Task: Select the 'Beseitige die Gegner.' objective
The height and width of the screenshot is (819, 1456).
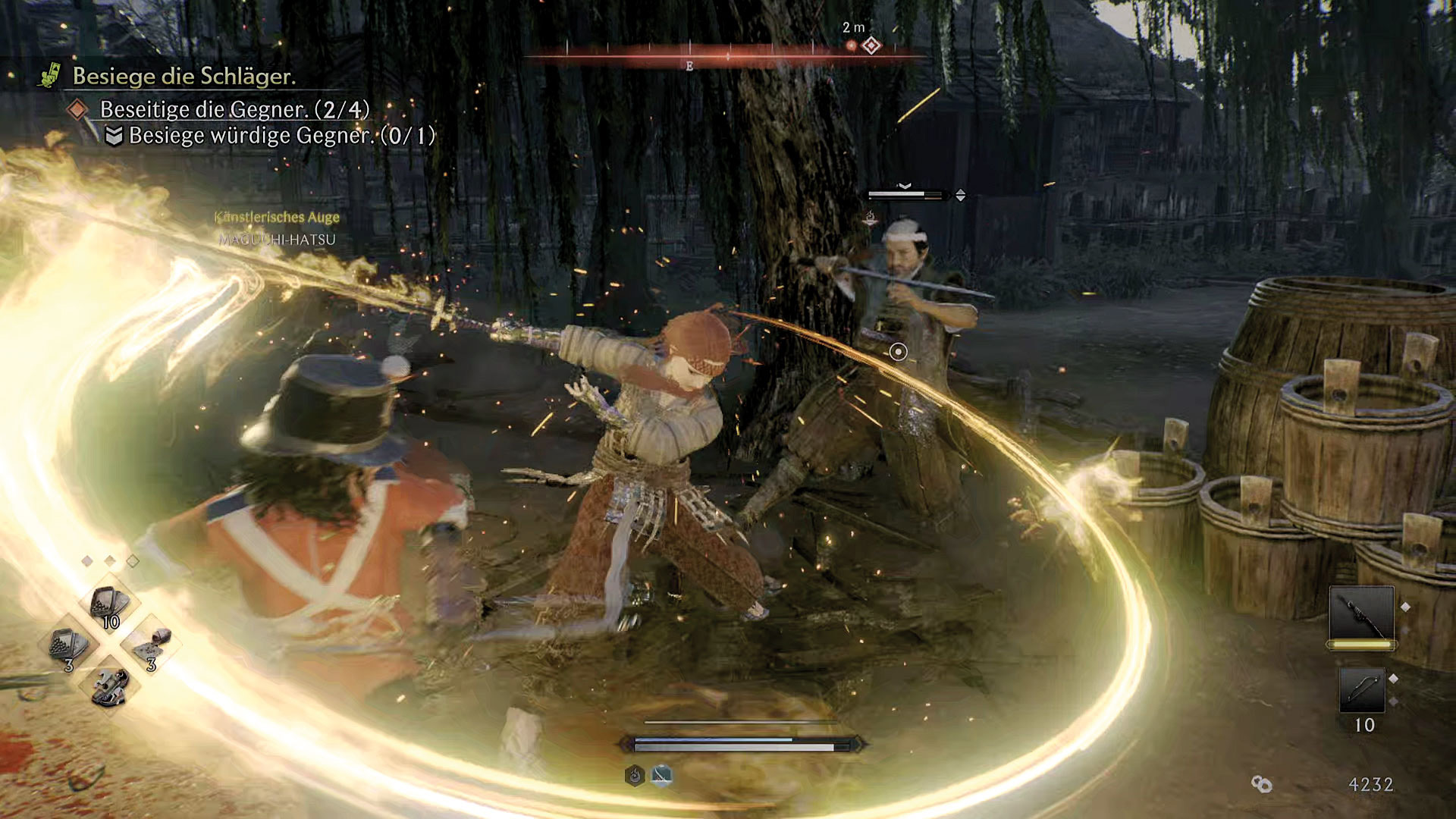Action: click(234, 110)
